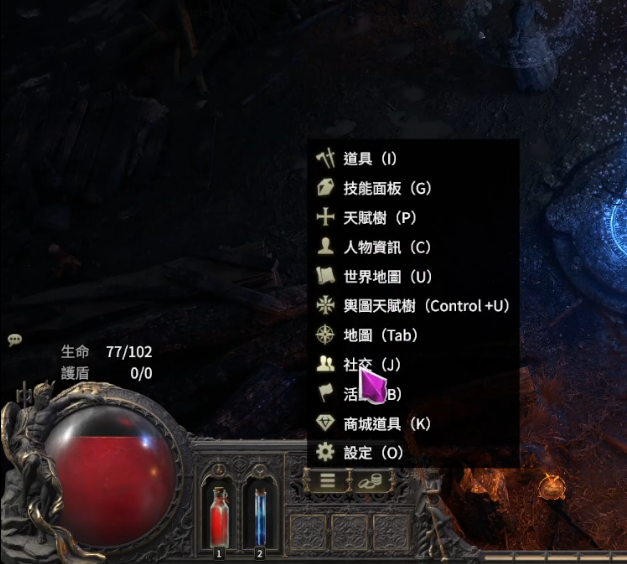Click the three-line menu button
627x564 pixels.
[x=327, y=481]
